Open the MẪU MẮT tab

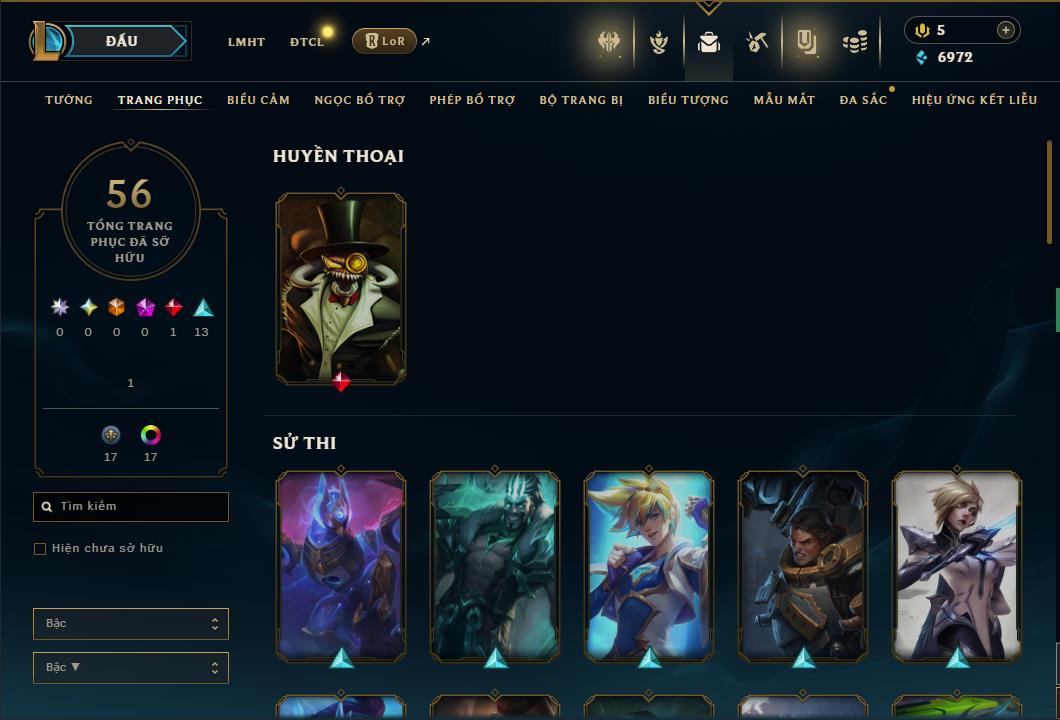pos(784,100)
